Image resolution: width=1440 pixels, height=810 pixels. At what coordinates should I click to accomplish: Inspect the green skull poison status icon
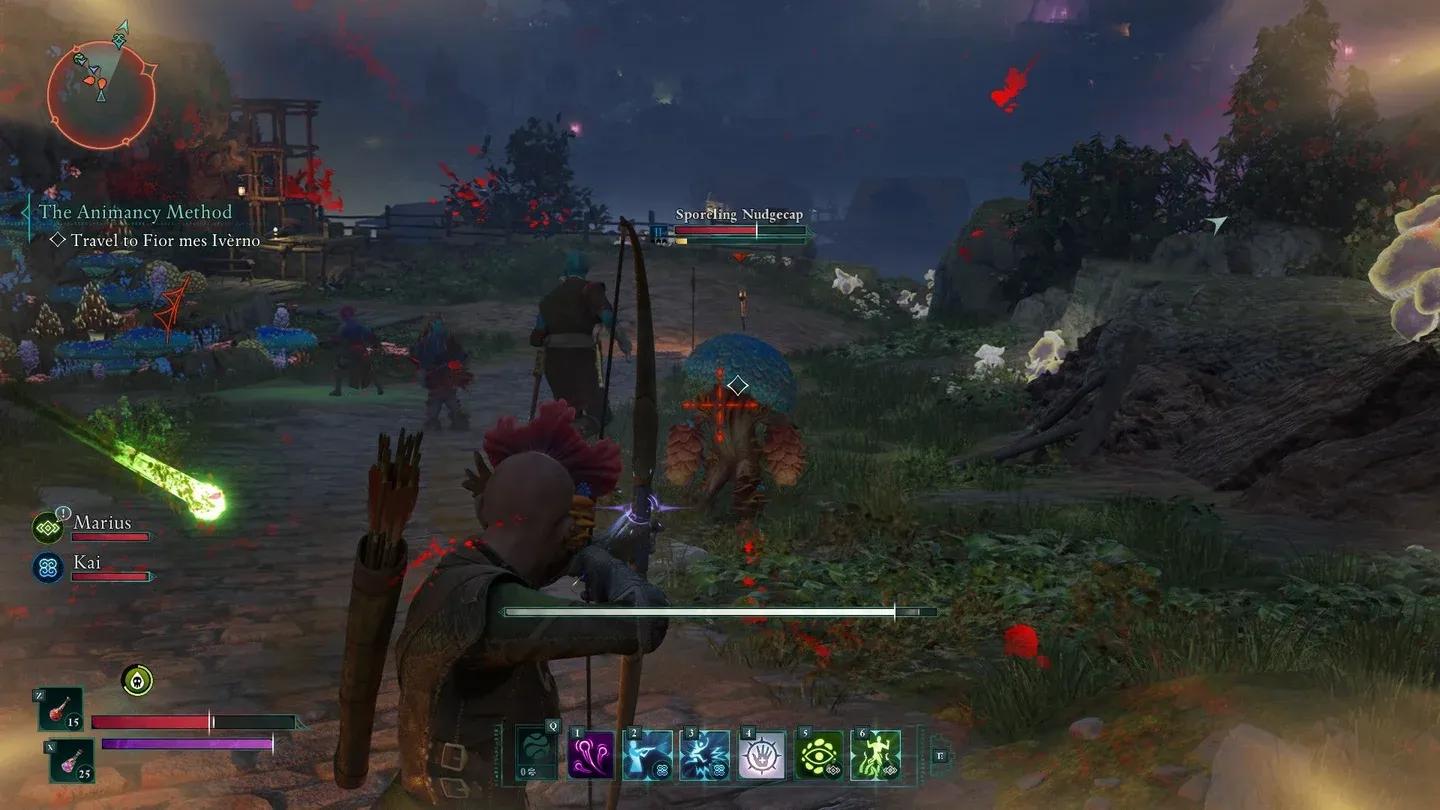(137, 680)
